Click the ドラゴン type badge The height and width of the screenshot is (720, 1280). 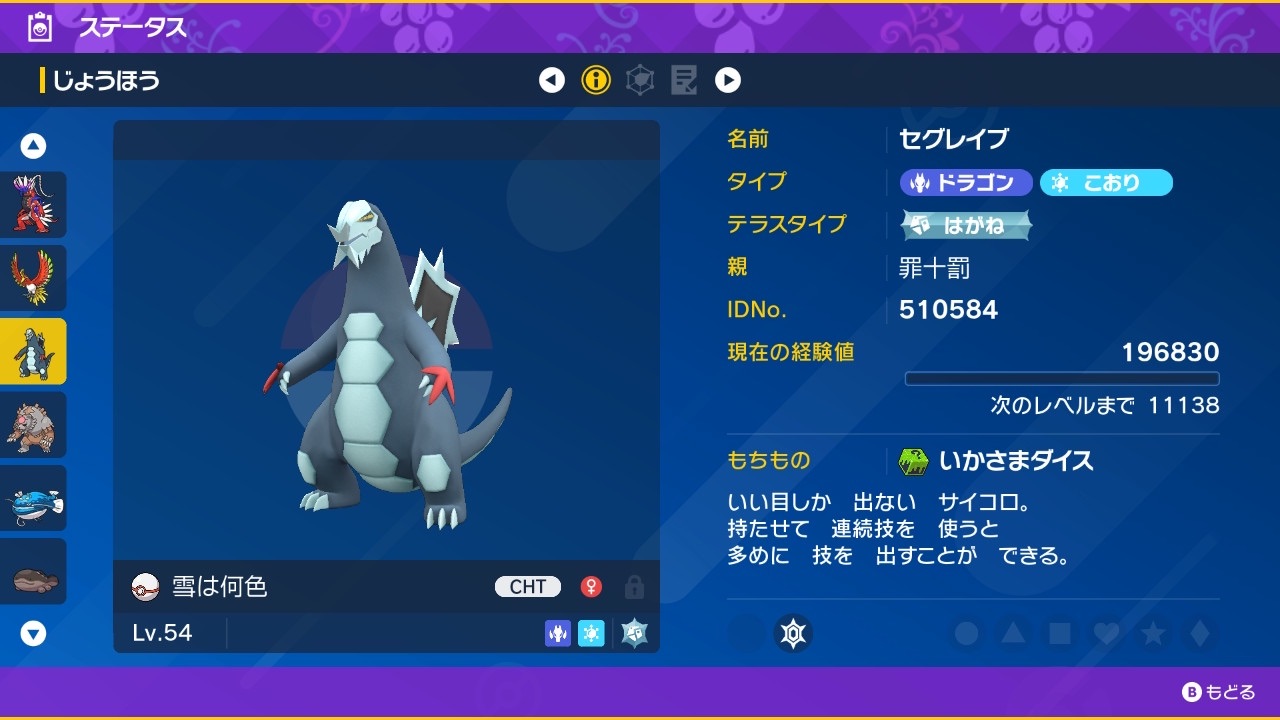click(x=965, y=182)
